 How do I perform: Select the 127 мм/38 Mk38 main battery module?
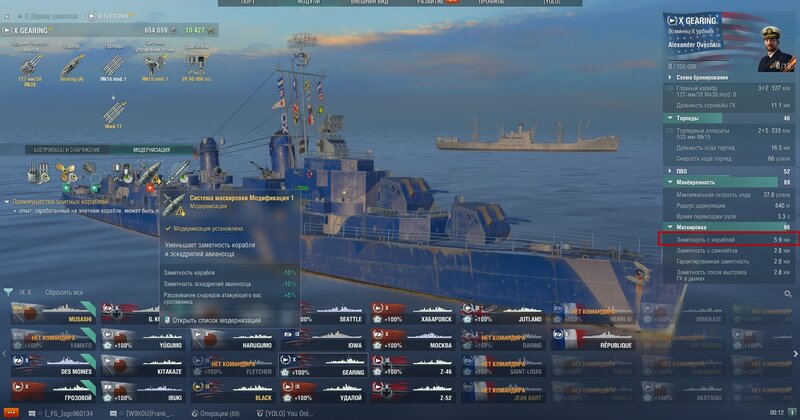tap(27, 62)
